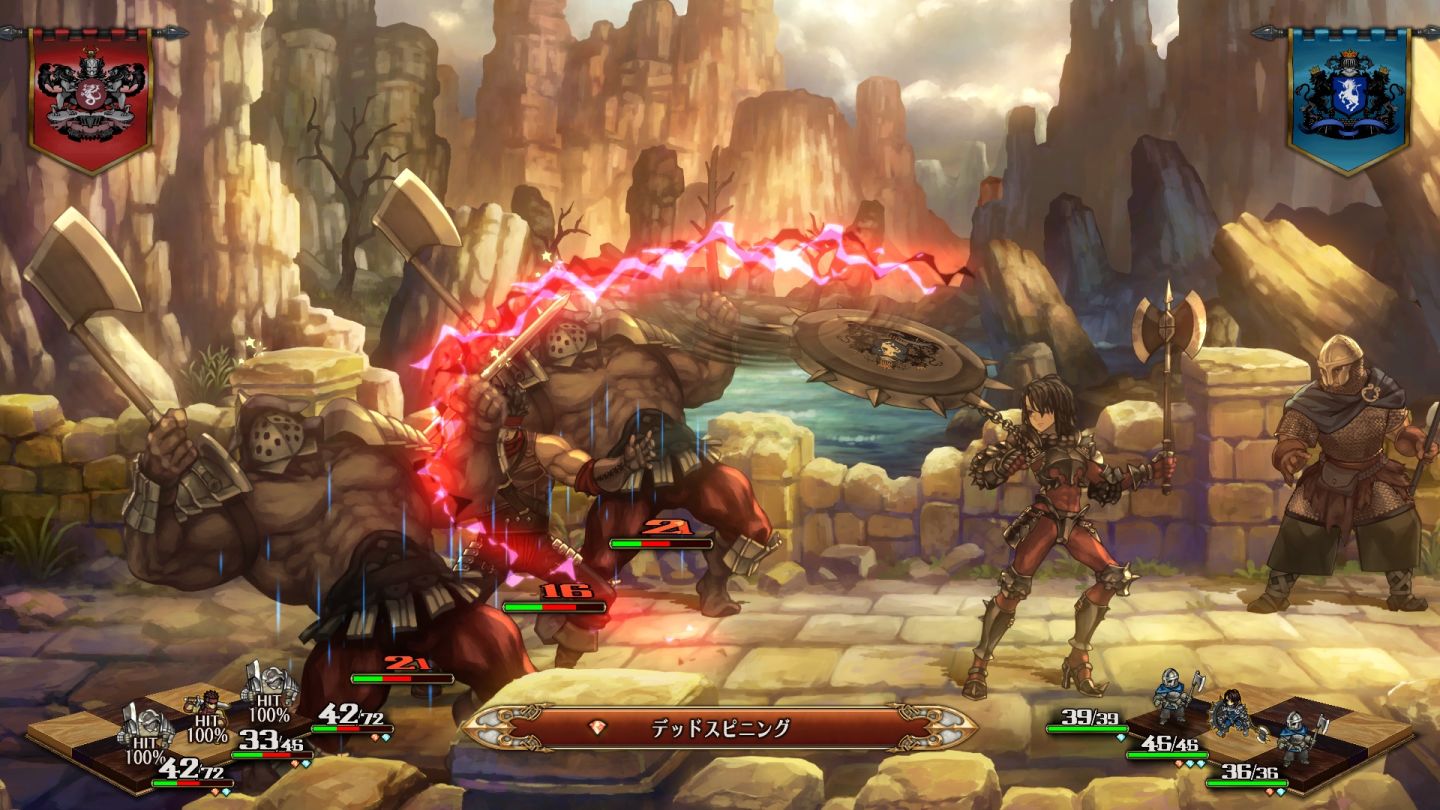Select the デッドスピニング skill name banner

(719, 727)
